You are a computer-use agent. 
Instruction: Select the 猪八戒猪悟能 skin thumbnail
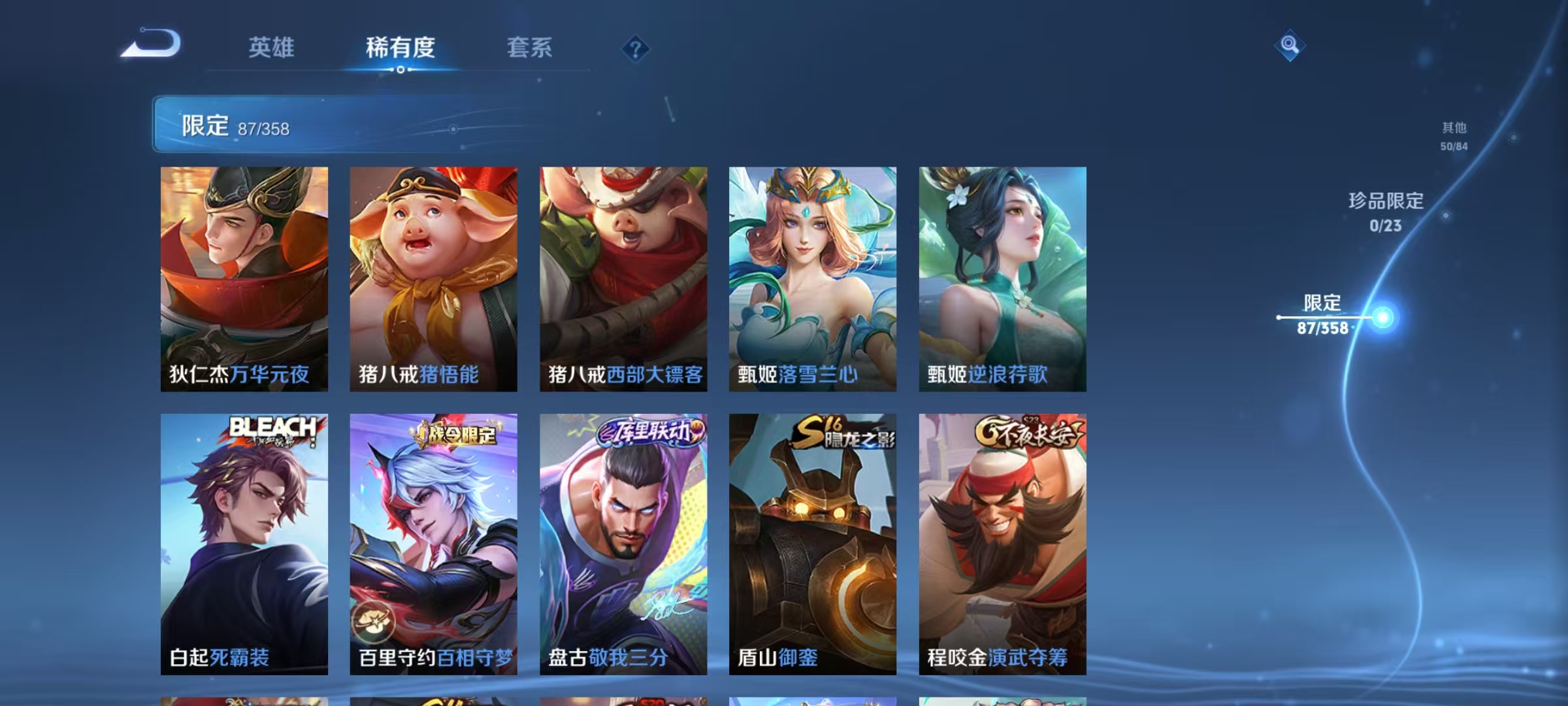click(433, 281)
